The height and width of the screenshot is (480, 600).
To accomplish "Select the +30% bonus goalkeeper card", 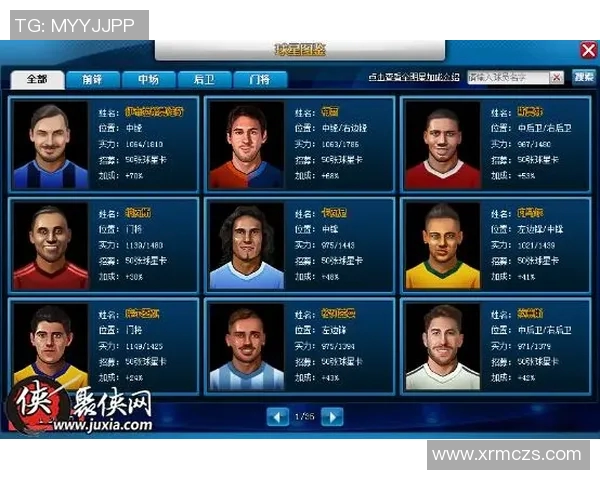I will pos(103,246).
